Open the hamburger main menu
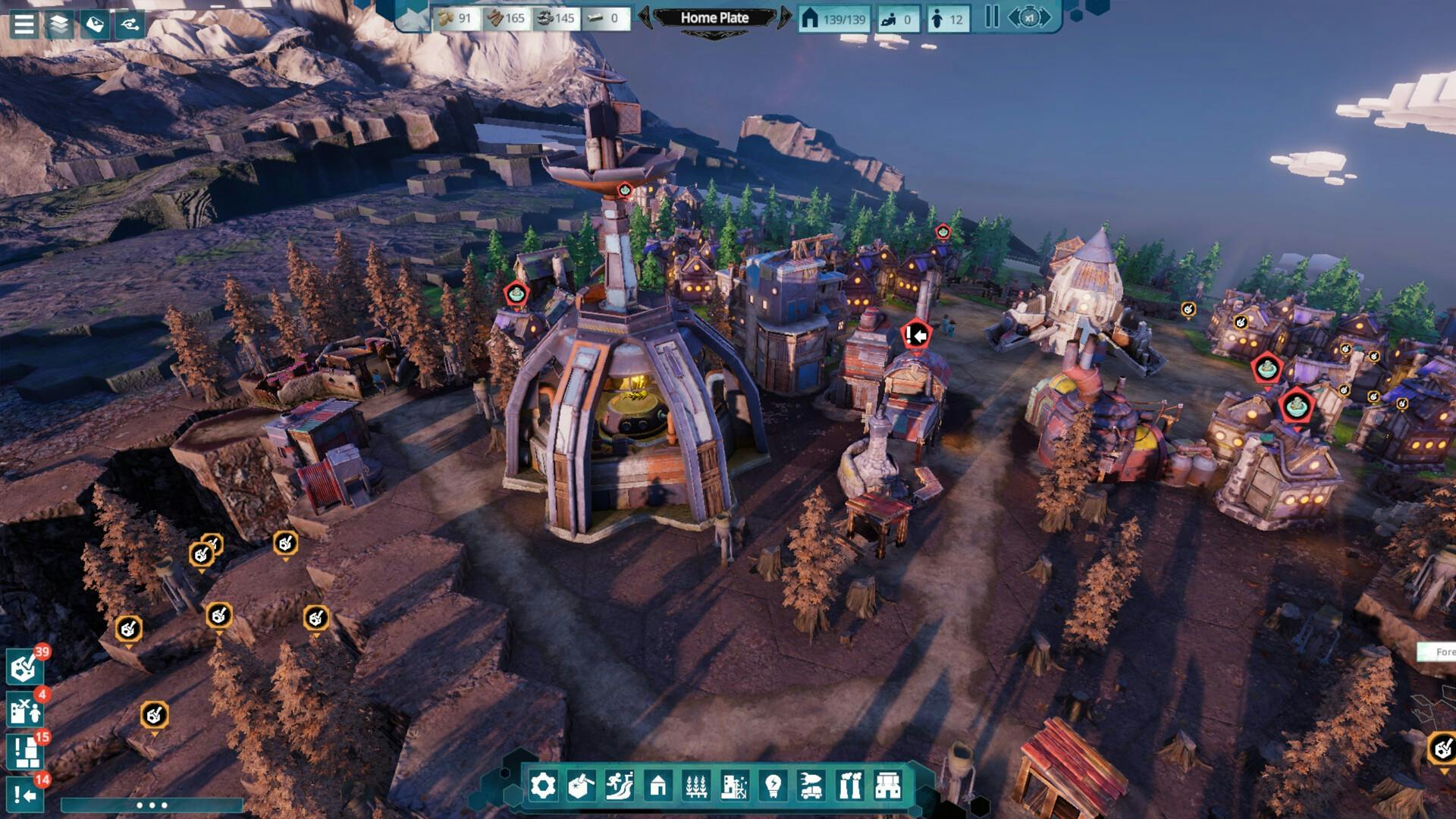This screenshot has width=1456, height=819. [24, 24]
